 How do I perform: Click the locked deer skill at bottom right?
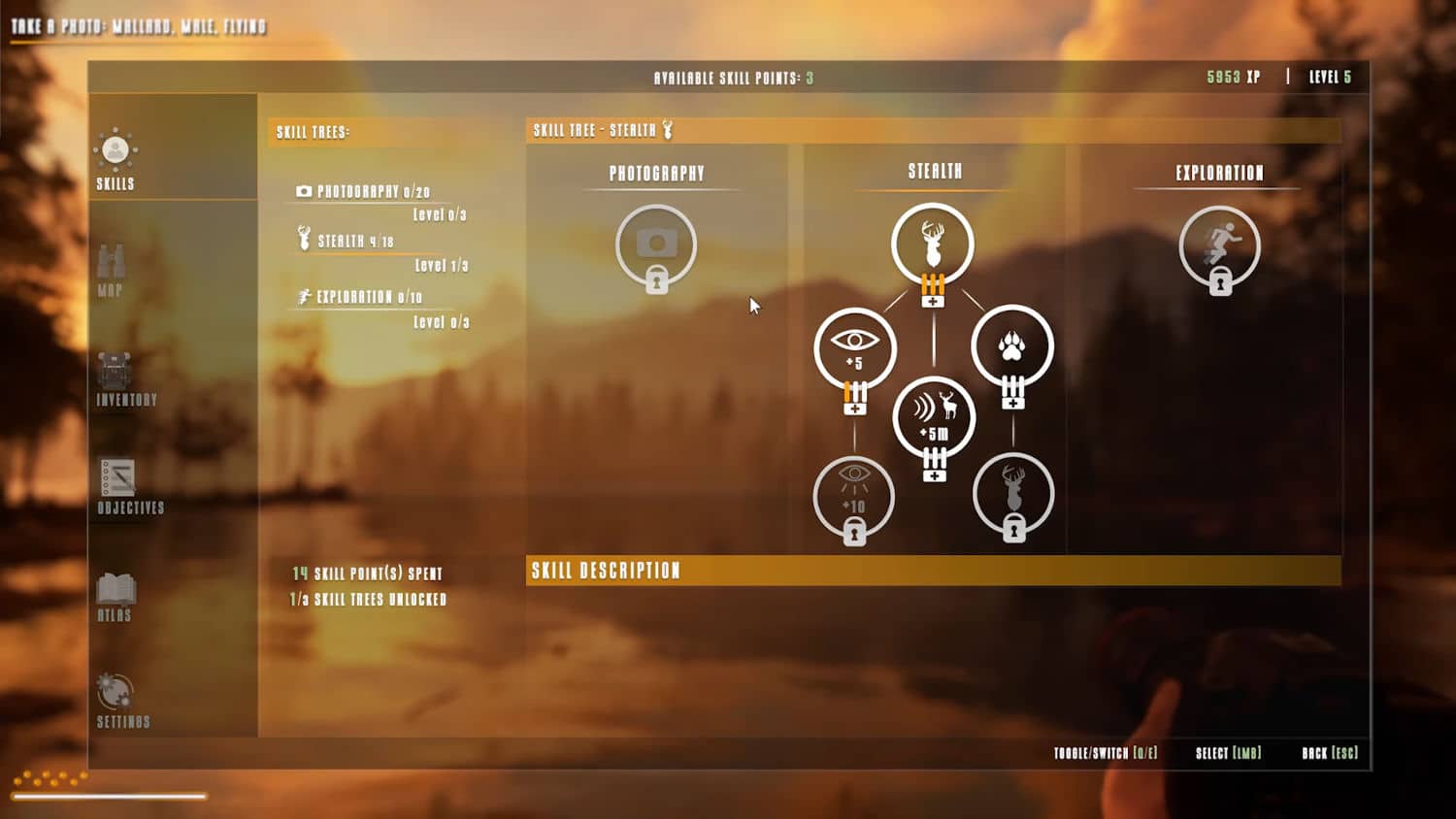(1013, 494)
